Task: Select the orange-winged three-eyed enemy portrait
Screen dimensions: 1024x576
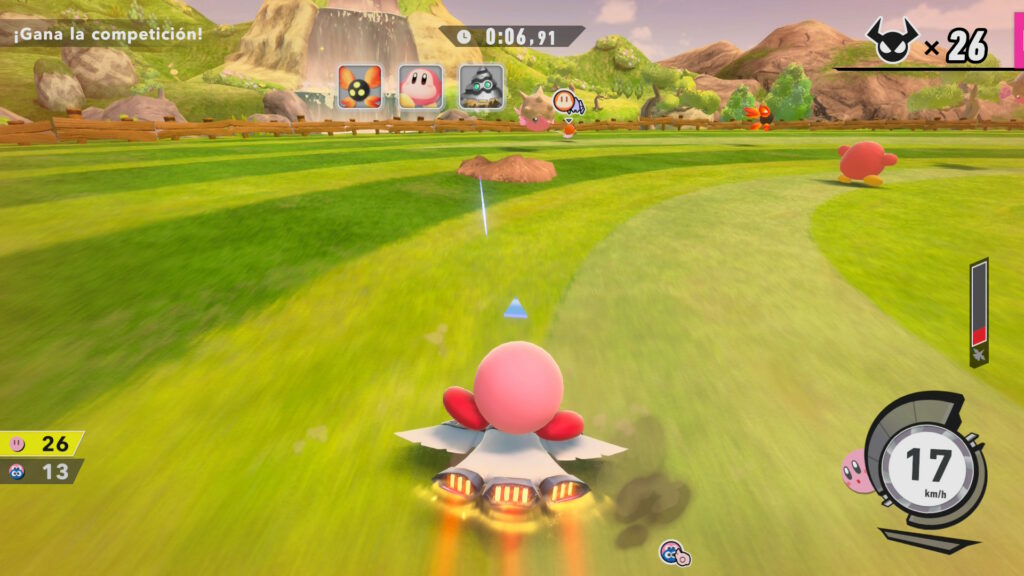Action: (x=360, y=87)
